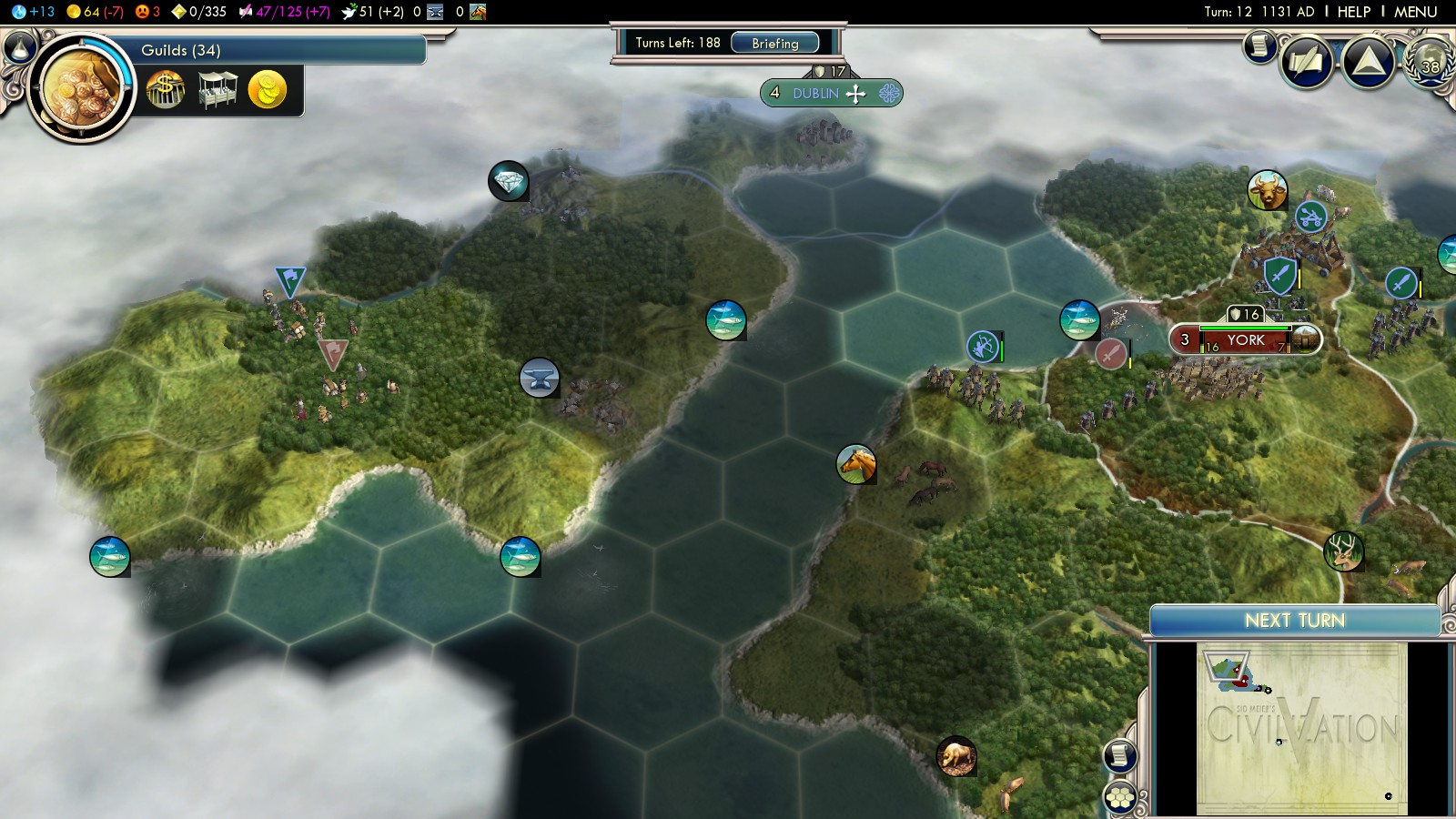Open the MENU in the top bar
Viewport: 1456px width, 819px height.
click(1415, 12)
